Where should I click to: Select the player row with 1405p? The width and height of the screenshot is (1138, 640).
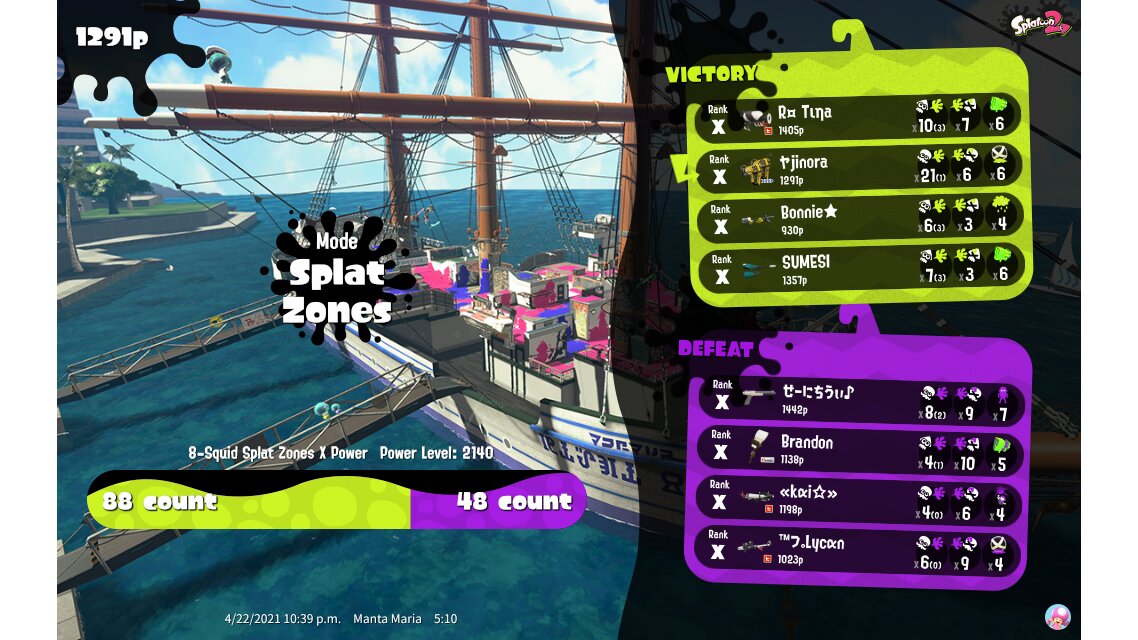pyautogui.click(x=858, y=118)
